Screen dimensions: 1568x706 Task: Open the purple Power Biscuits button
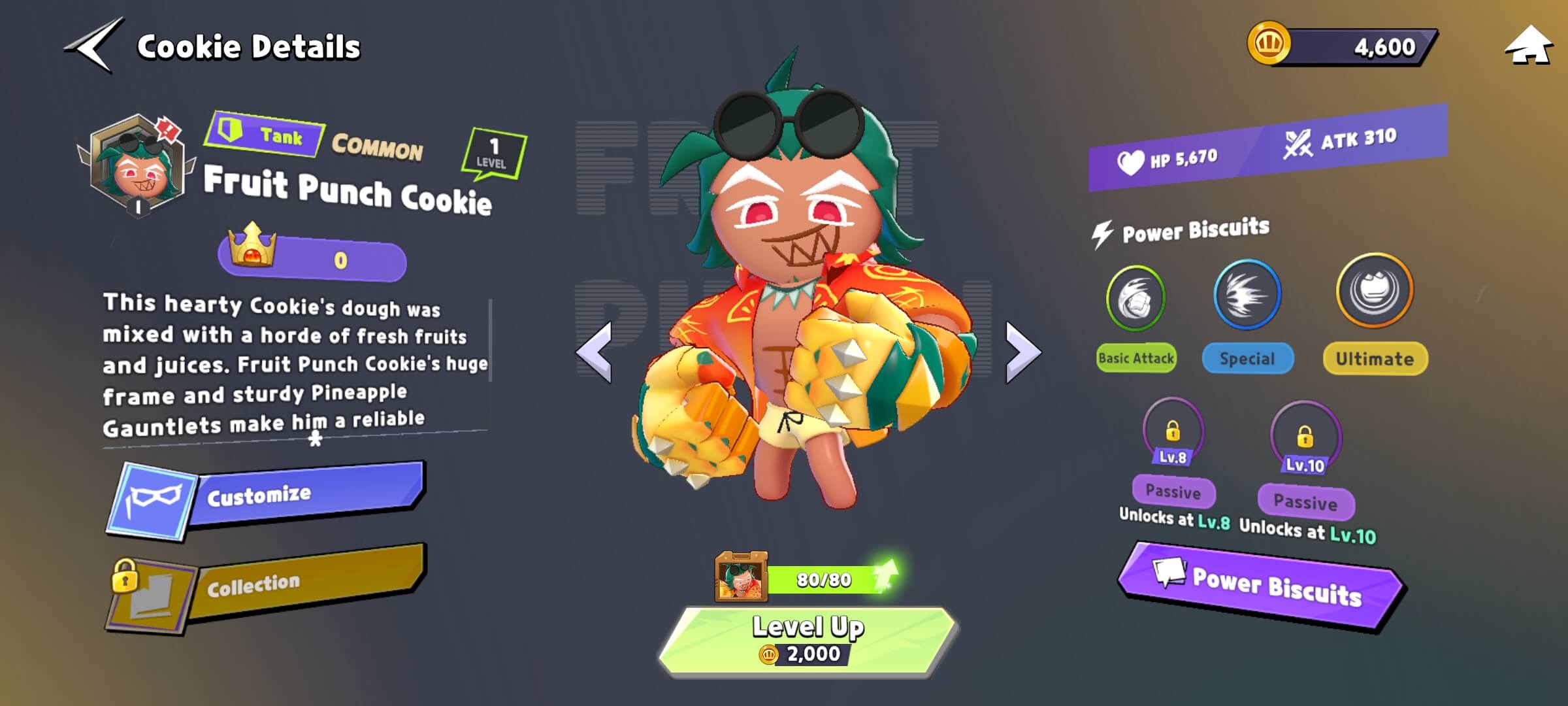[x=1261, y=586]
